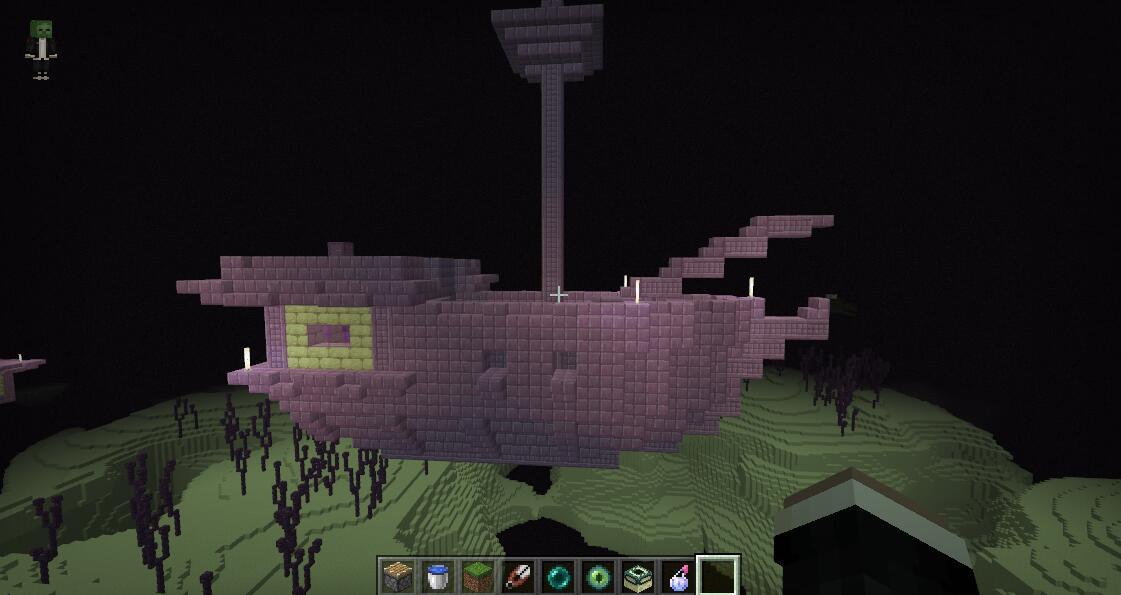The width and height of the screenshot is (1121, 595).
Task: Select the ender pearl in the hotbar
Action: [558, 577]
